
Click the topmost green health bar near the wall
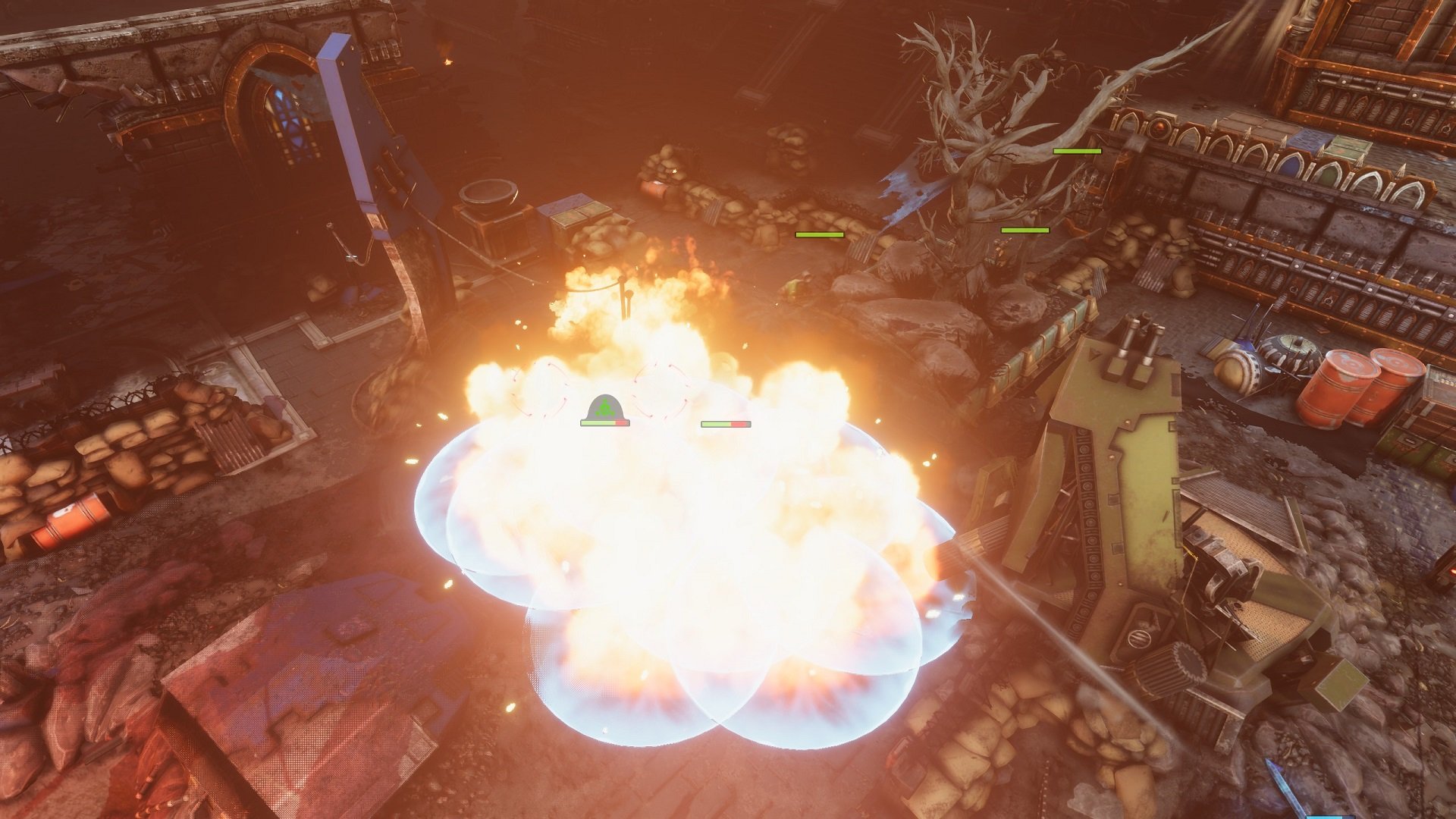click(x=1077, y=152)
